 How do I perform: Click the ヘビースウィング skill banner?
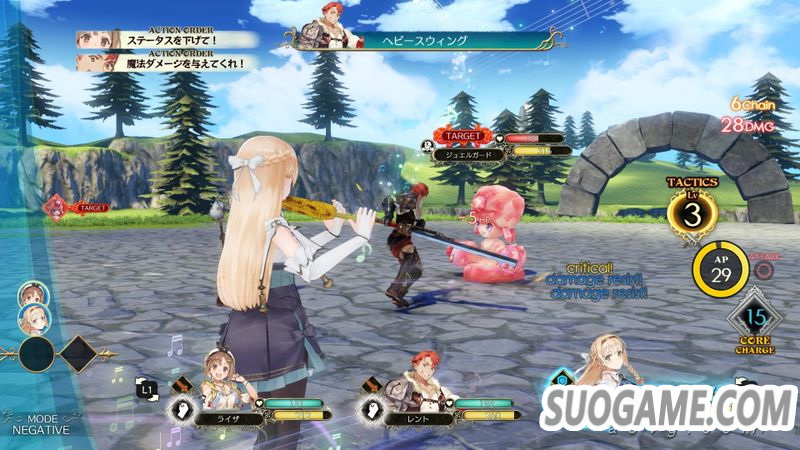click(x=420, y=40)
